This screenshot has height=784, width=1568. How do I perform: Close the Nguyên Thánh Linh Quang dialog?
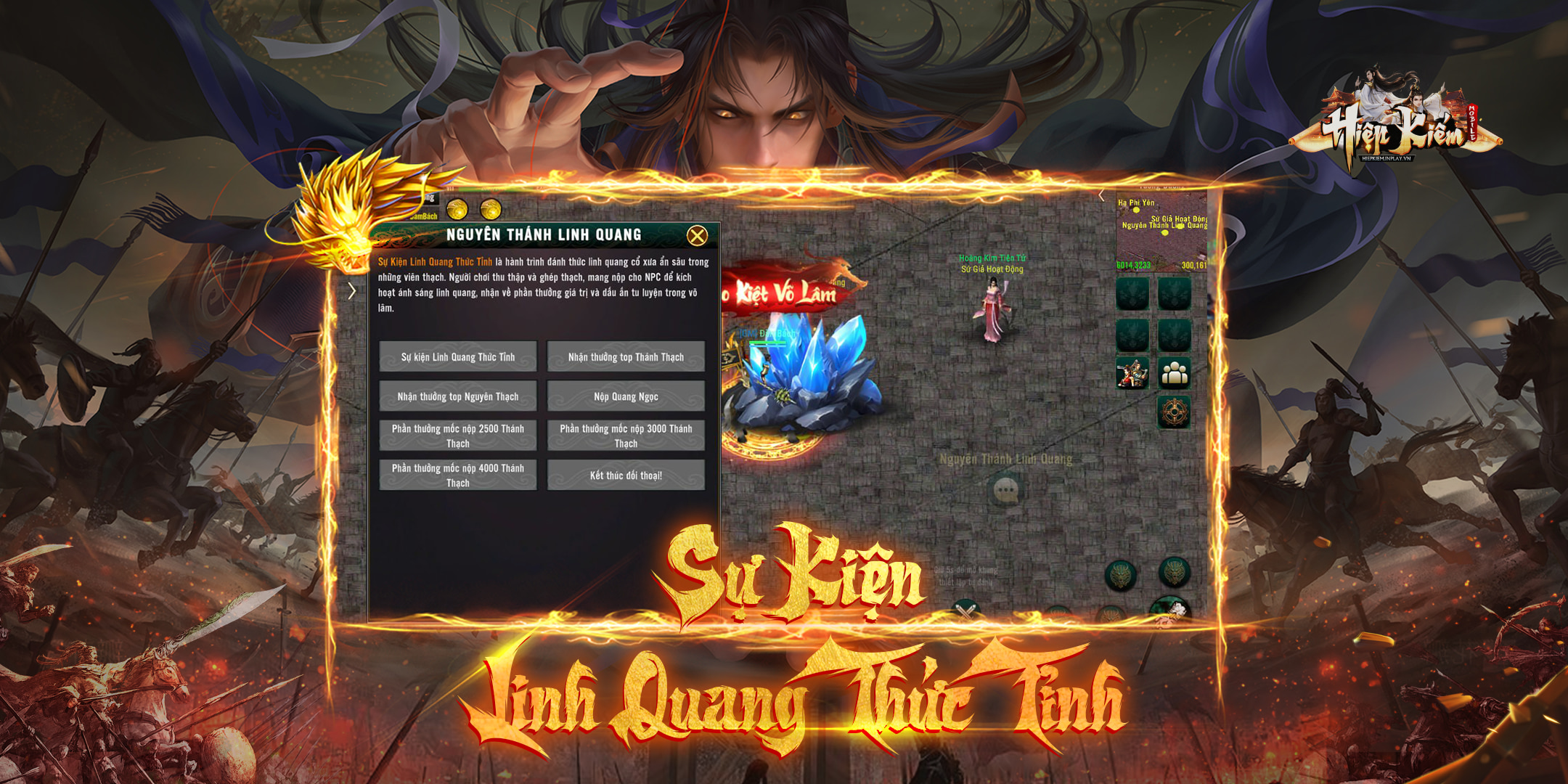pos(697,235)
